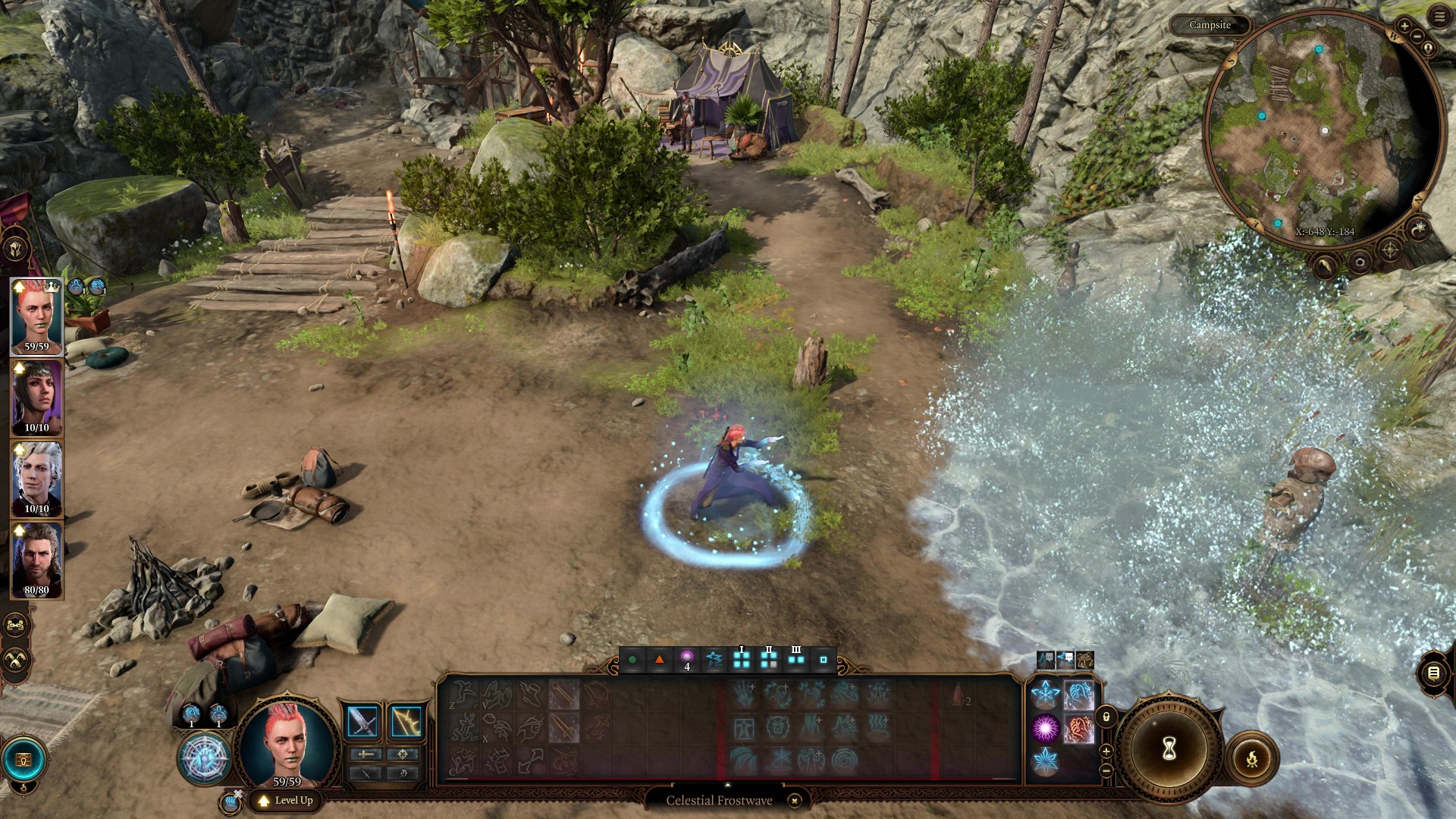Select the melee sword weapon slot
The height and width of the screenshot is (819, 1456).
coord(362,722)
